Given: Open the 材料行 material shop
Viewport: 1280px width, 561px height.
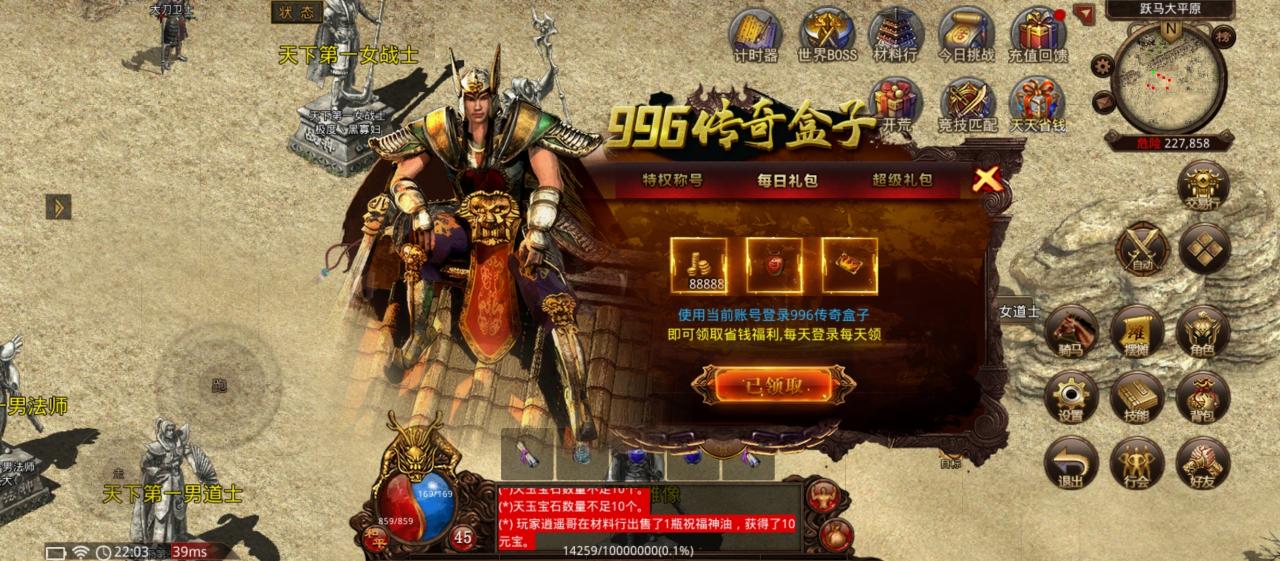Looking at the screenshot, I should (895, 35).
